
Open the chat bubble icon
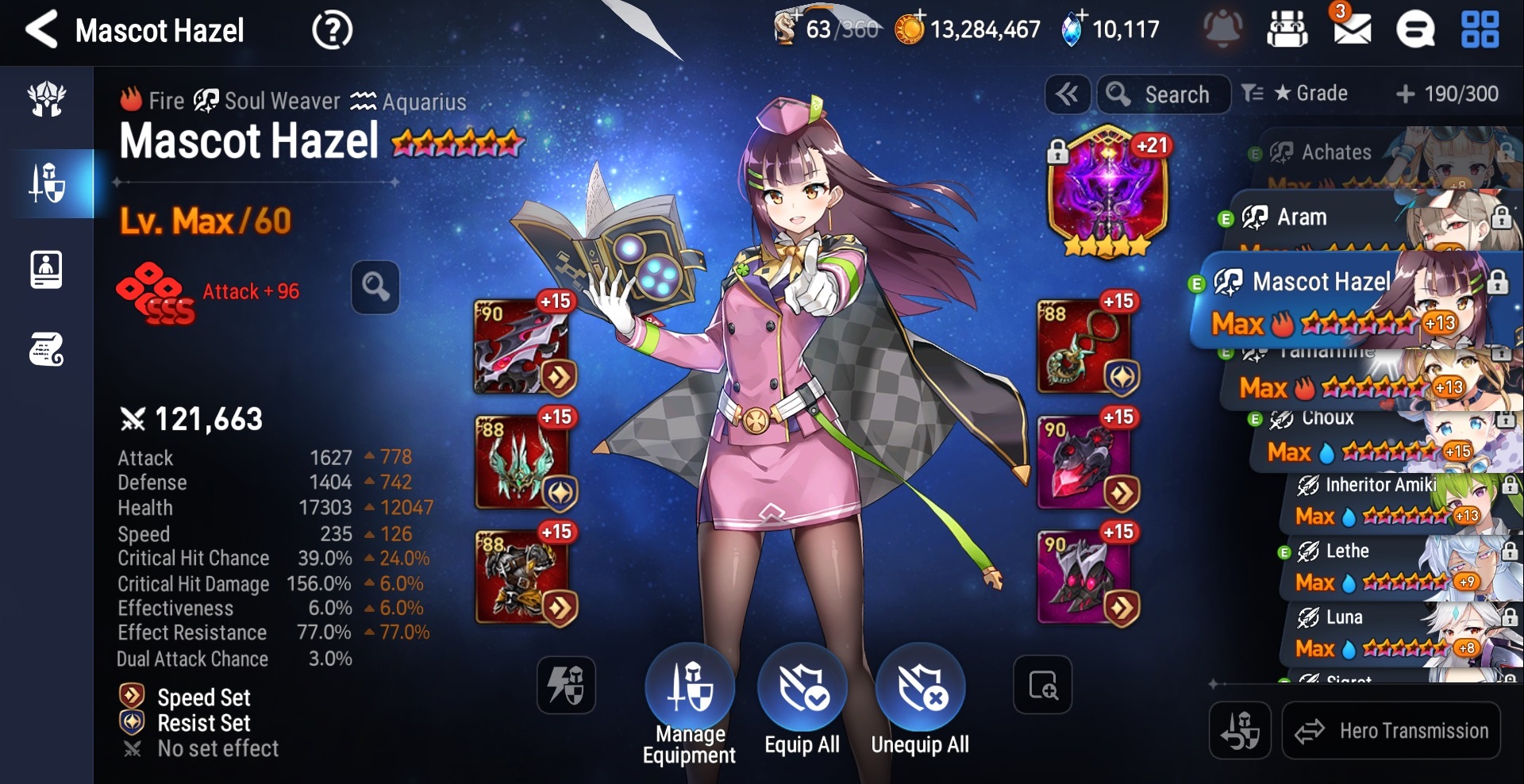(x=1415, y=31)
